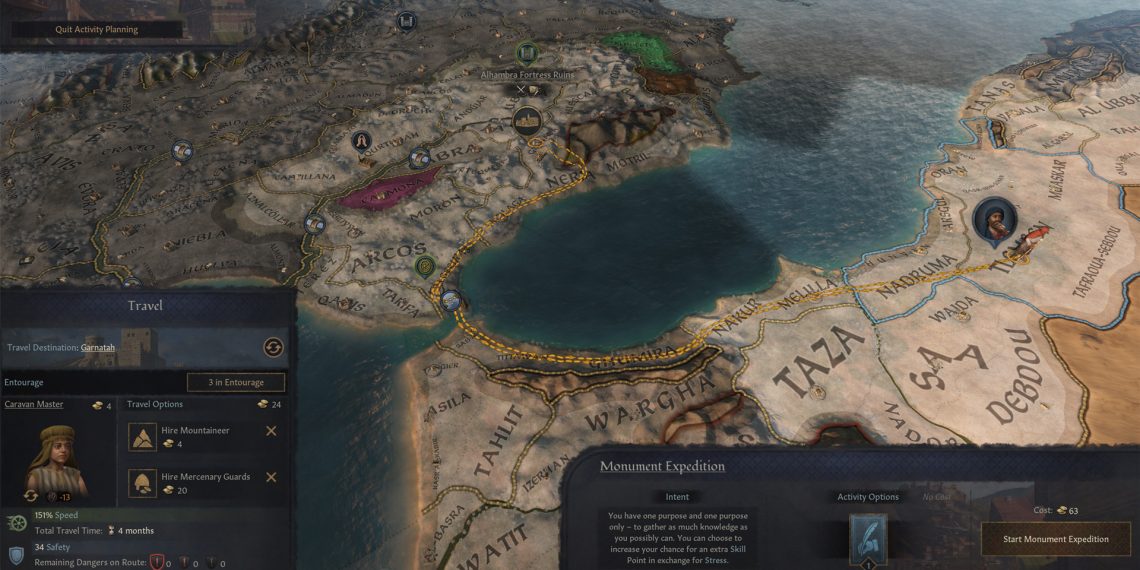The height and width of the screenshot is (570, 1140).
Task: Click the destination building marker below Alhambra
Action: [x=527, y=122]
